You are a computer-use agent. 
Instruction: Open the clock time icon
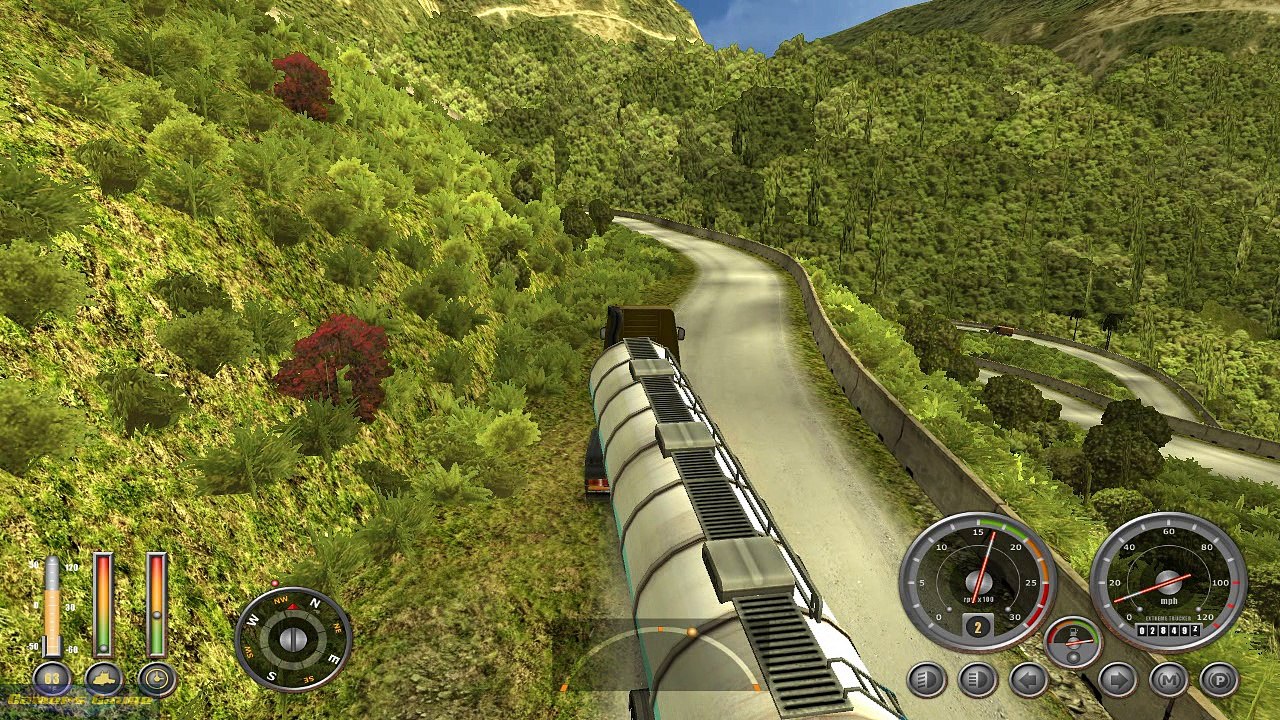pos(157,680)
